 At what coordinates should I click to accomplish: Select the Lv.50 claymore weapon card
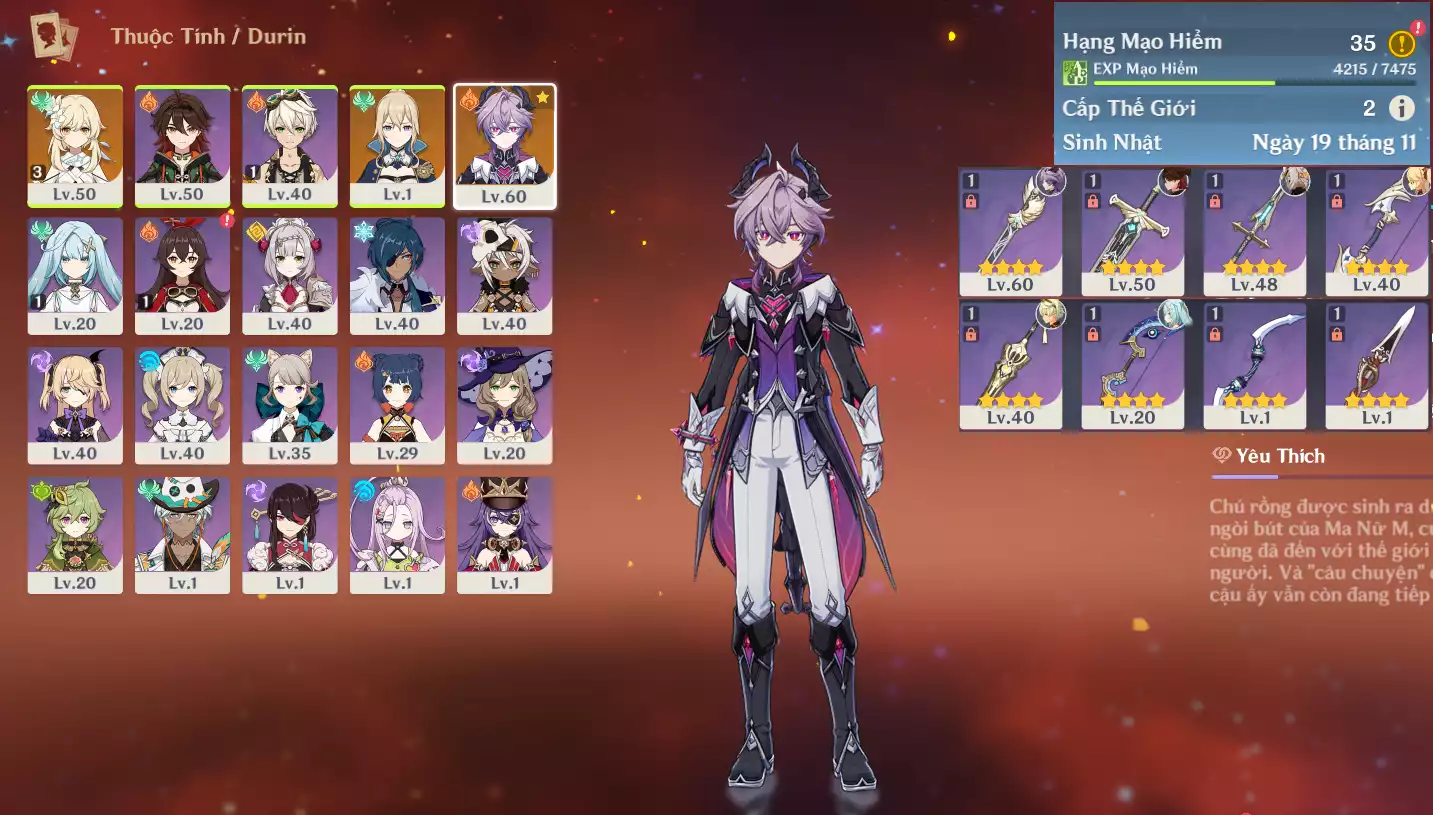(1132, 232)
